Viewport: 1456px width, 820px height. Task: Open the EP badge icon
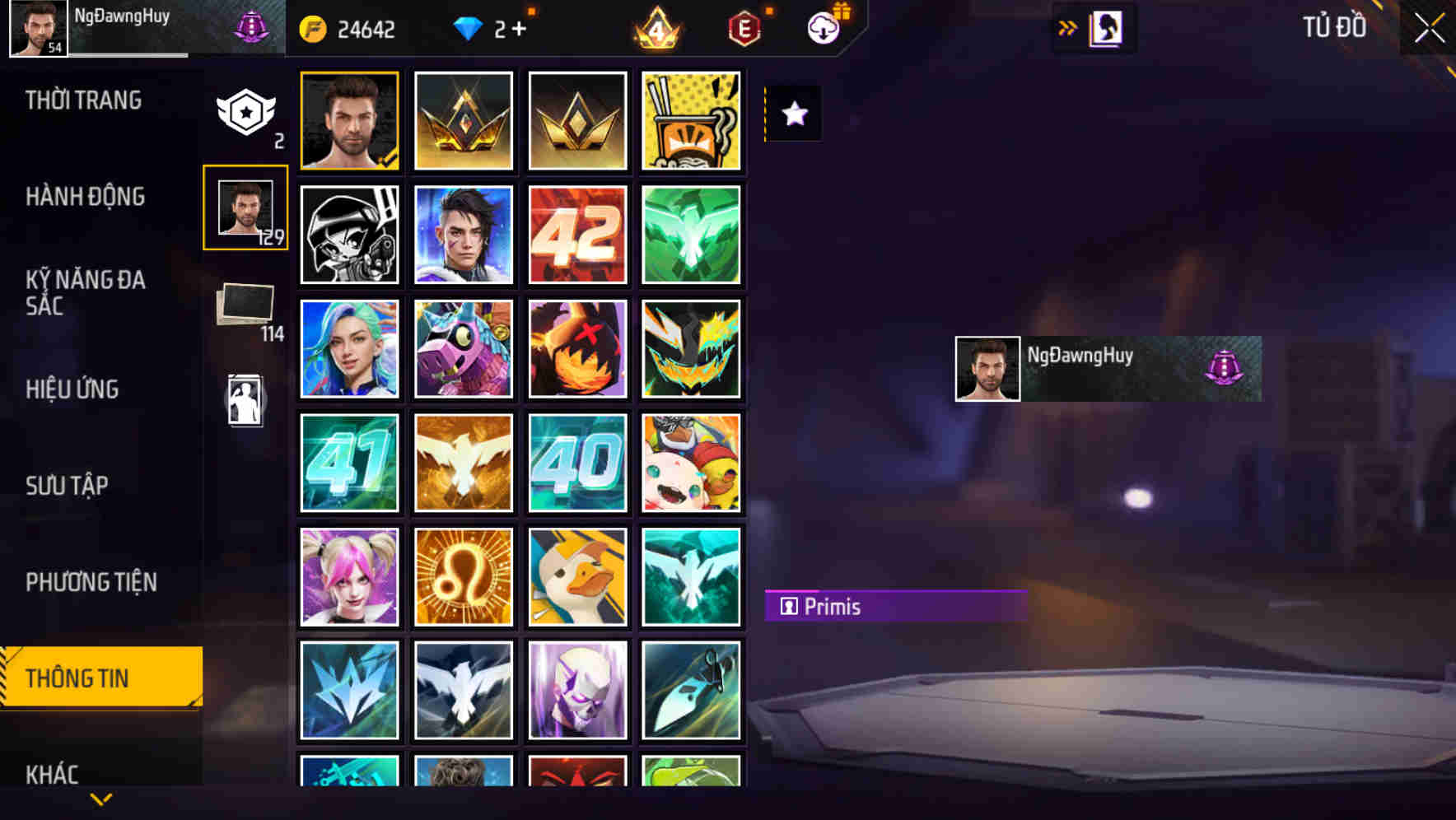tap(744, 27)
